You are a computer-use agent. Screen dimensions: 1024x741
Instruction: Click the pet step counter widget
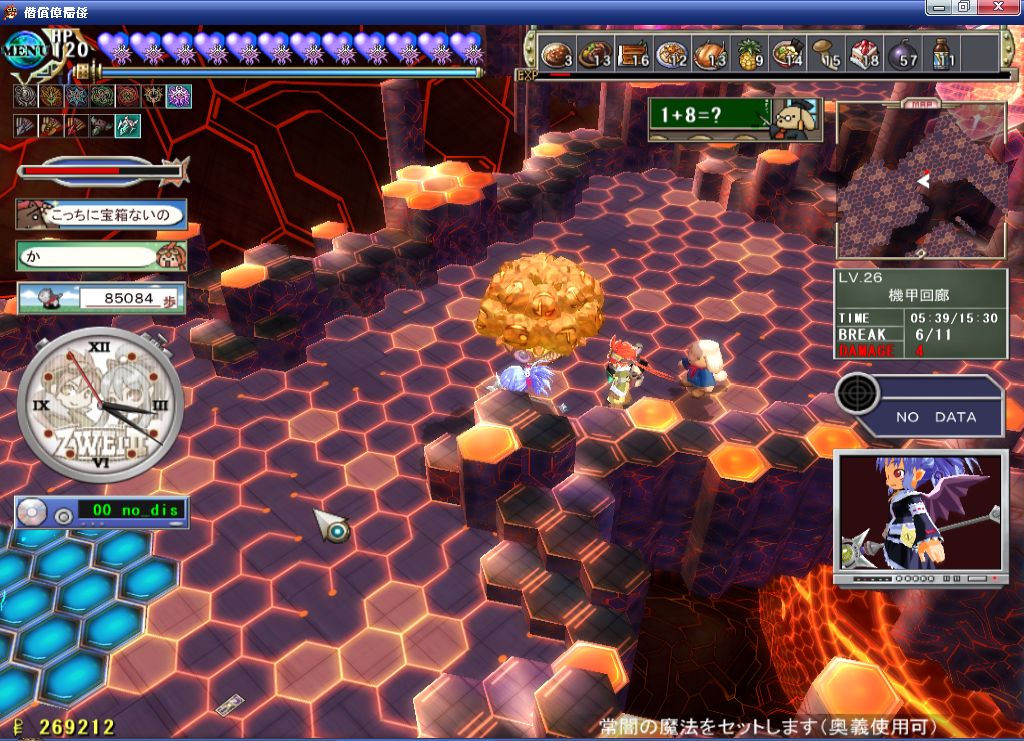click(101, 297)
